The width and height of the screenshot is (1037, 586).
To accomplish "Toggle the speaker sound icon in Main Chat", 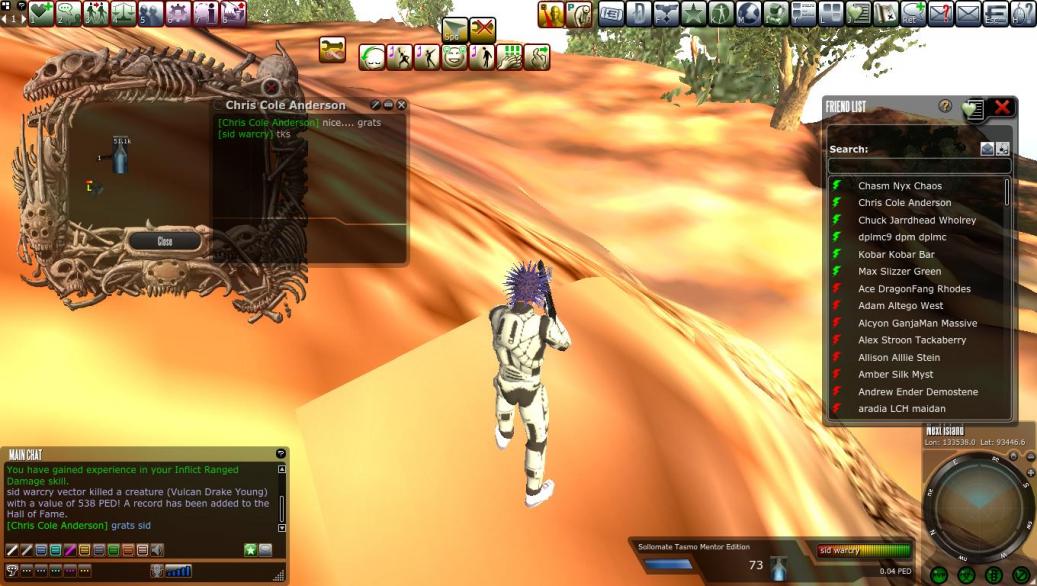I will click(158, 550).
